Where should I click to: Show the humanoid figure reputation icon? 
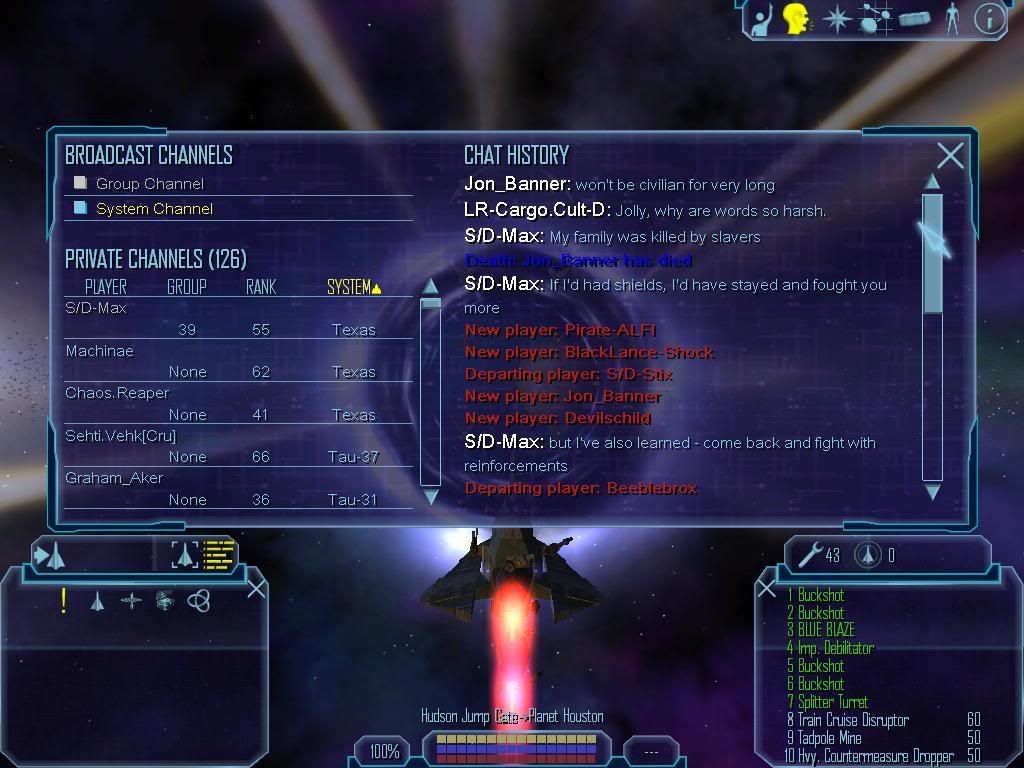(x=952, y=19)
